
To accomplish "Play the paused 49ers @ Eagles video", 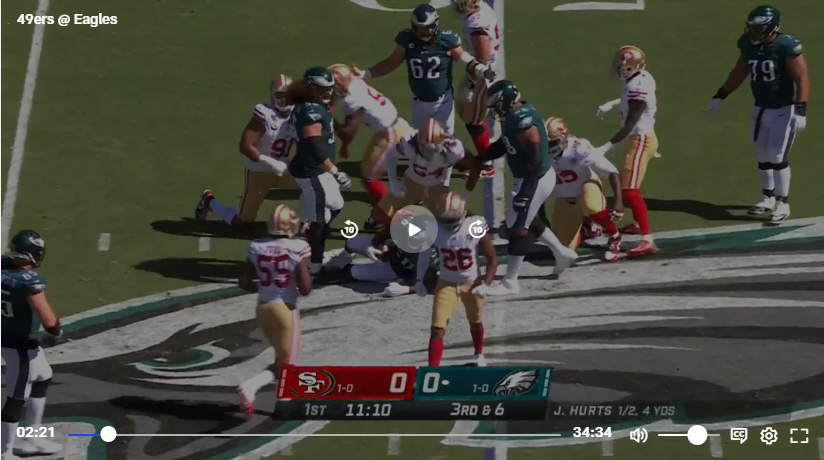I will click(413, 230).
